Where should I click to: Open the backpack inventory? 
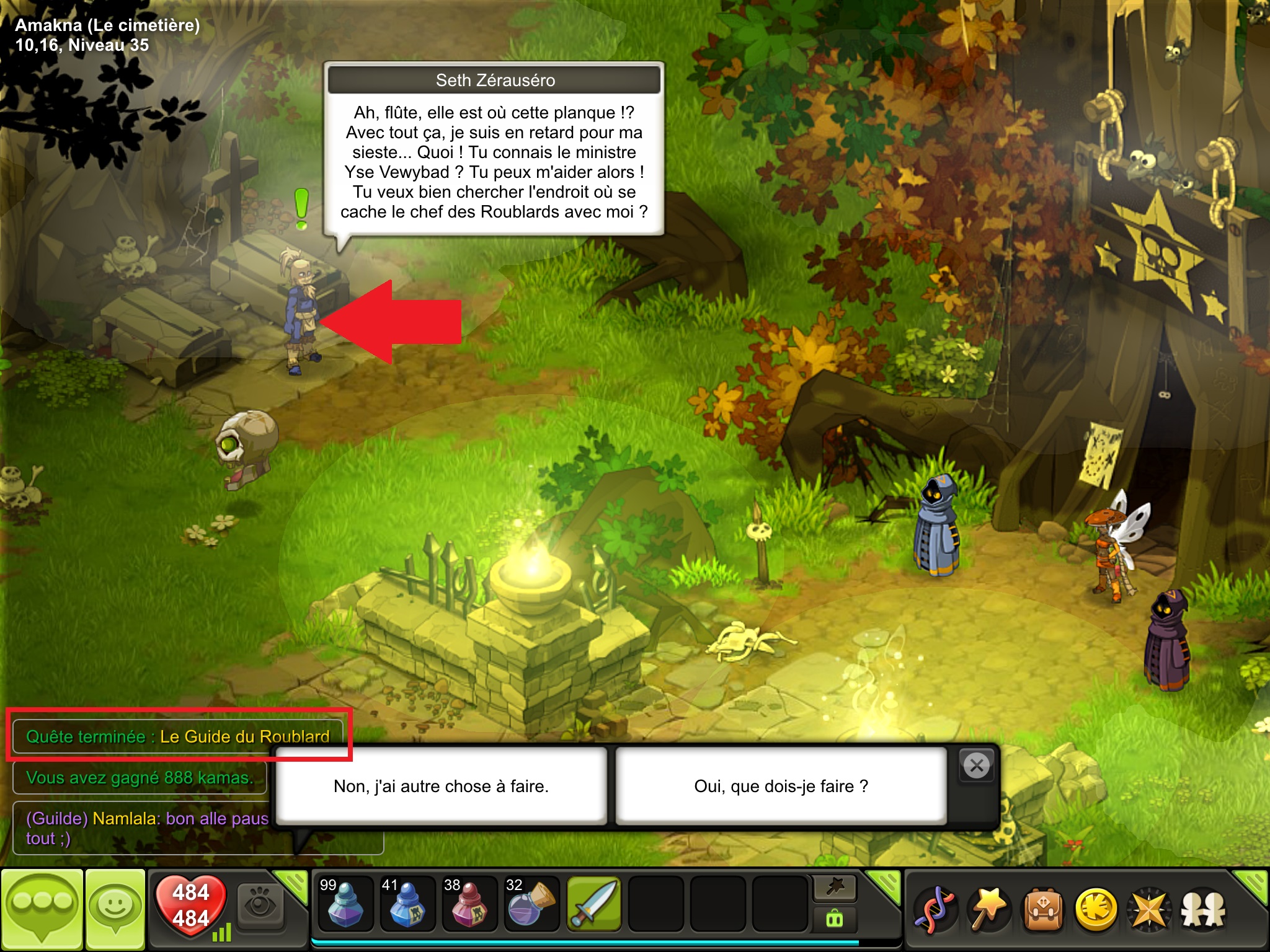click(1043, 910)
